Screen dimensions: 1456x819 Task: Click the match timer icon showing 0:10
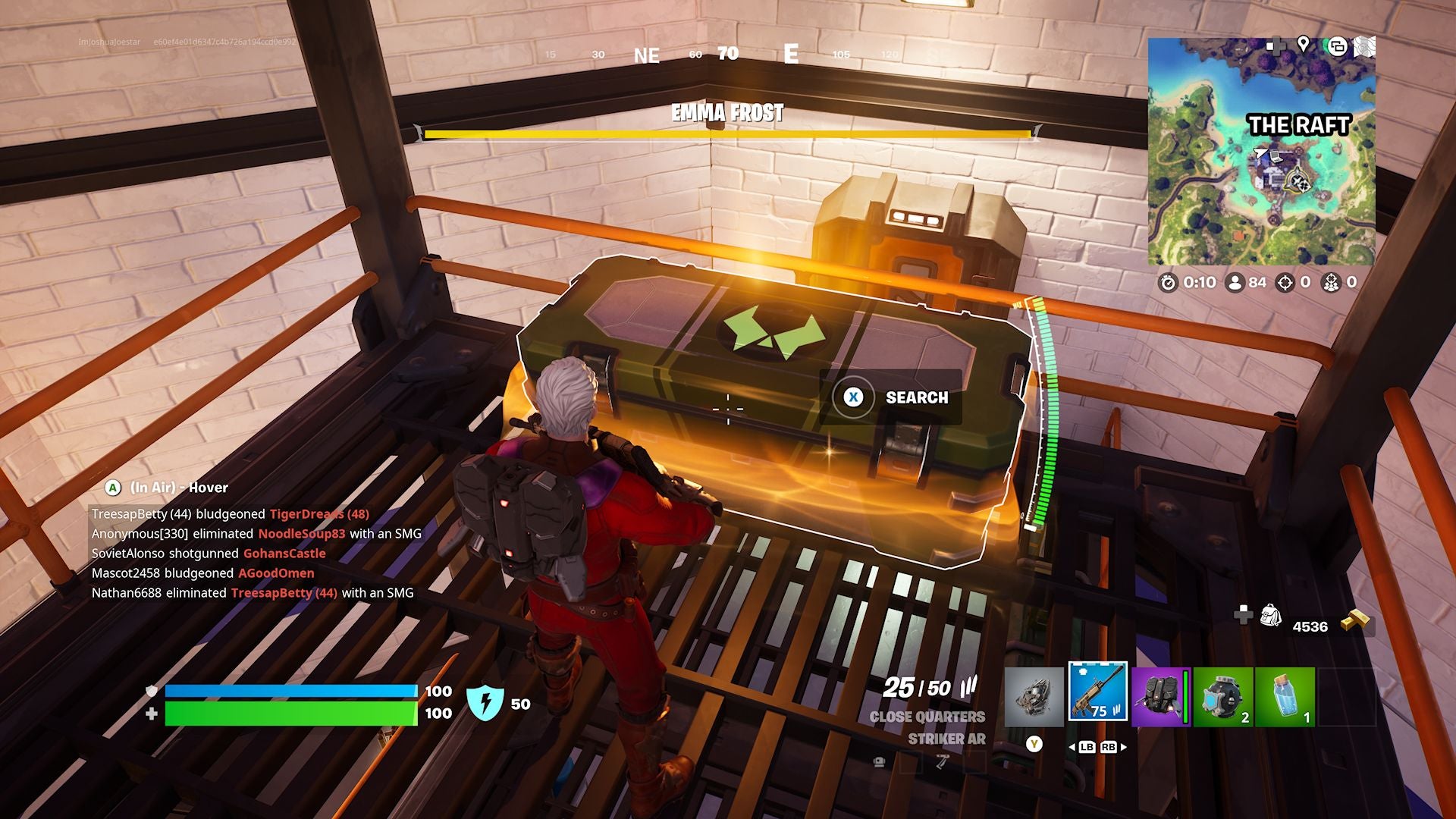click(1168, 283)
